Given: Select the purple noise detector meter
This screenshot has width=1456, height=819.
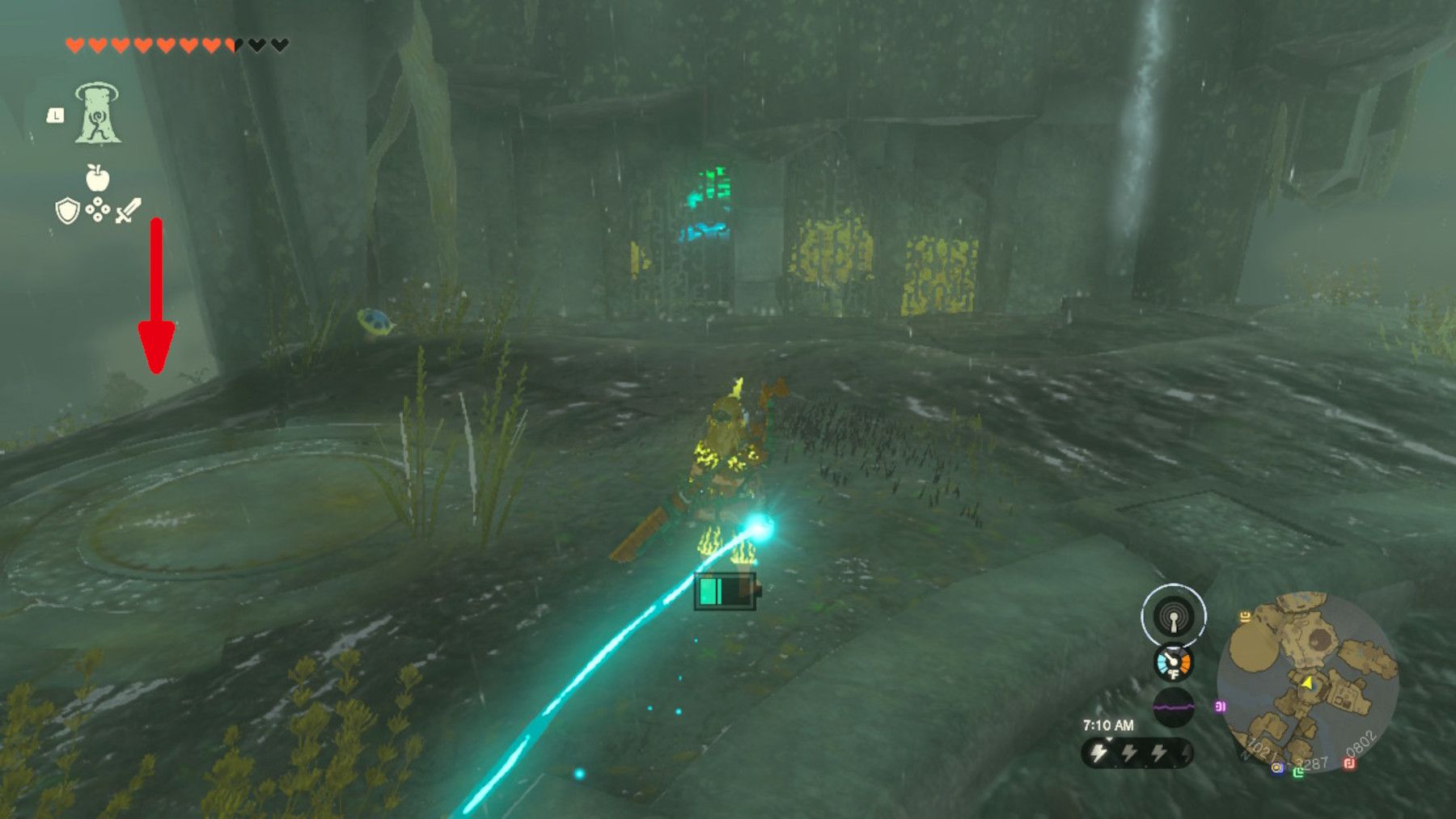Looking at the screenshot, I should pos(1174,706).
